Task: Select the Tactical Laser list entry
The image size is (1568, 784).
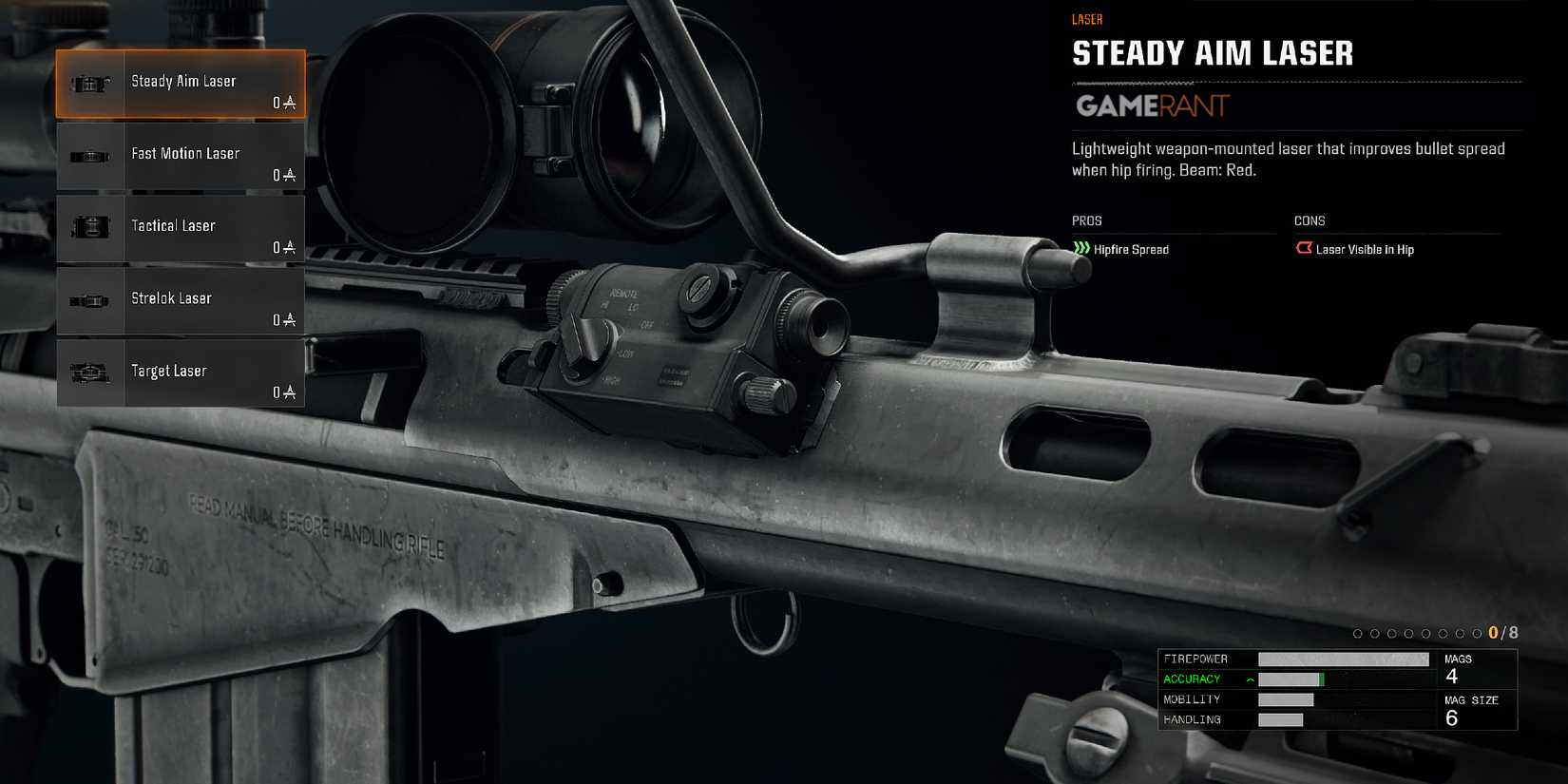Action: pyautogui.click(x=185, y=227)
